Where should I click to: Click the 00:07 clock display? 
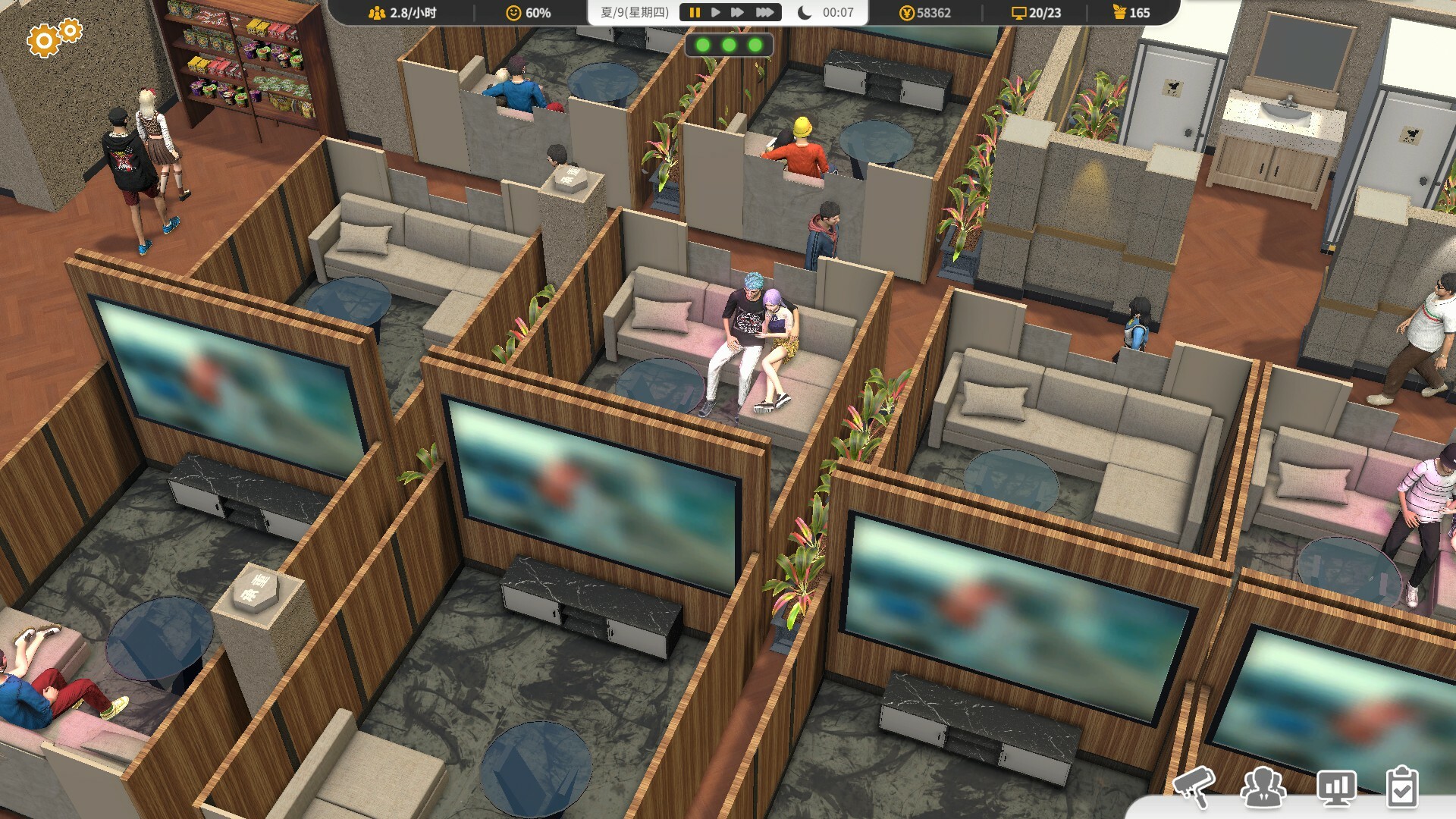(x=836, y=12)
